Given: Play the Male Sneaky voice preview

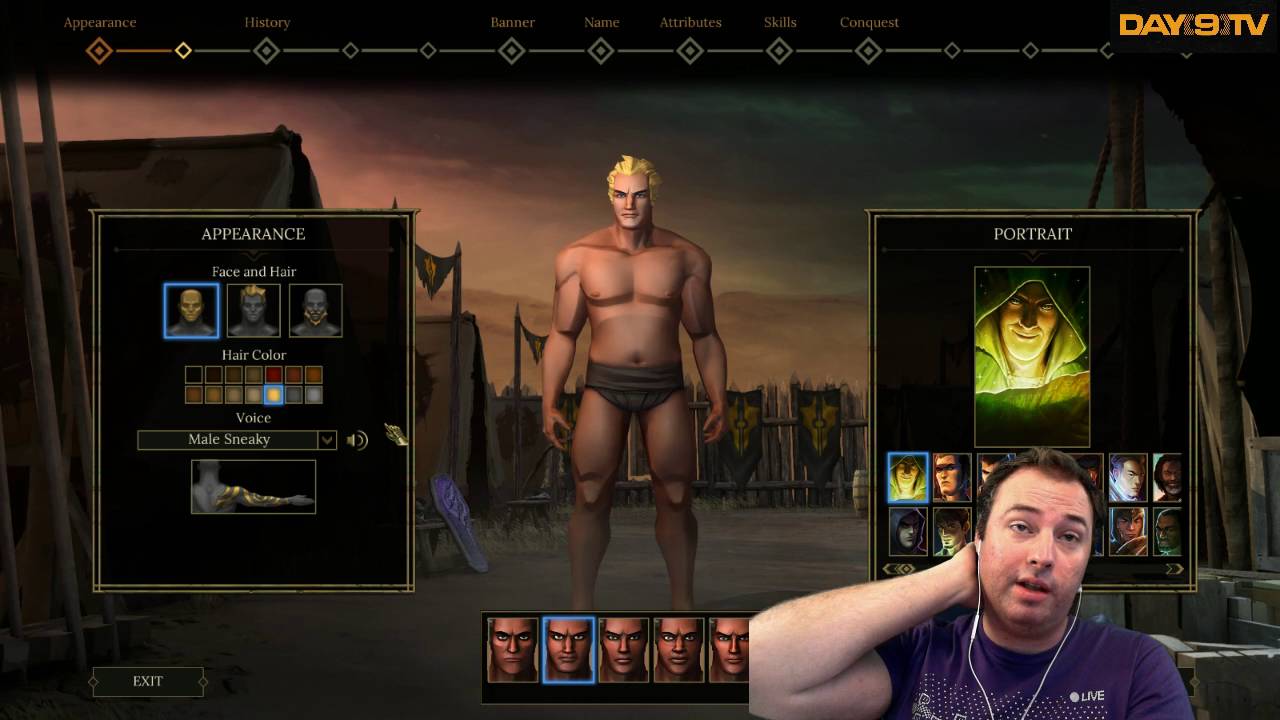Looking at the screenshot, I should click(x=356, y=439).
